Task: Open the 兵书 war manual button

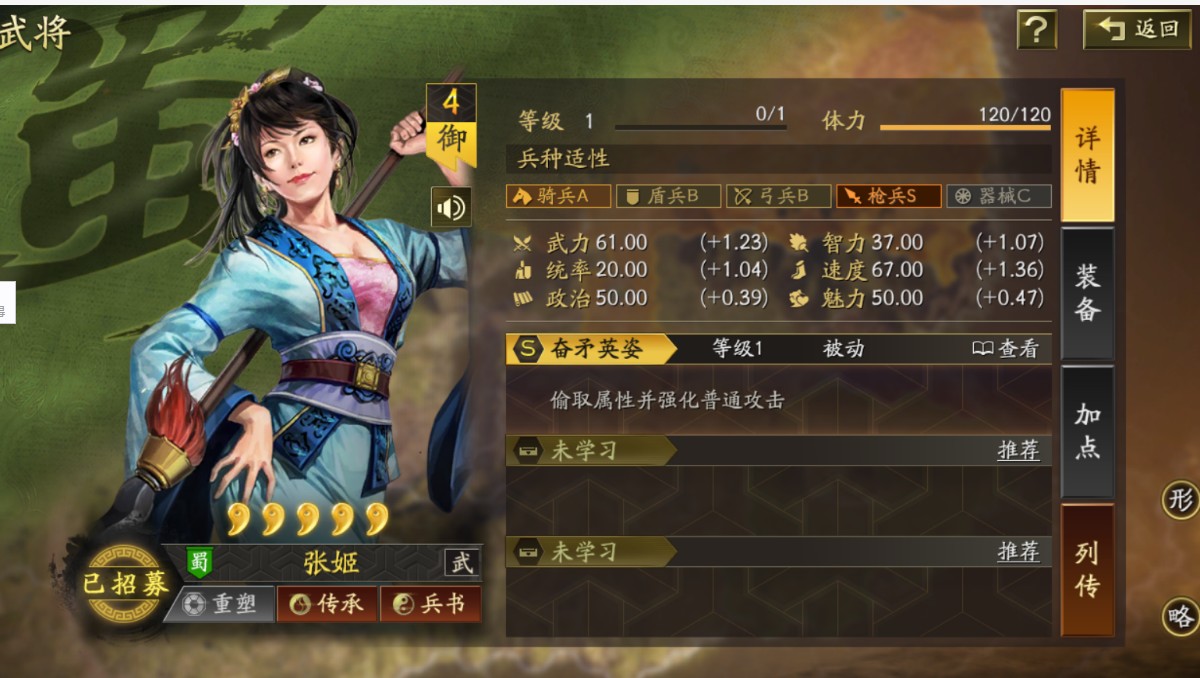Action: (429, 604)
